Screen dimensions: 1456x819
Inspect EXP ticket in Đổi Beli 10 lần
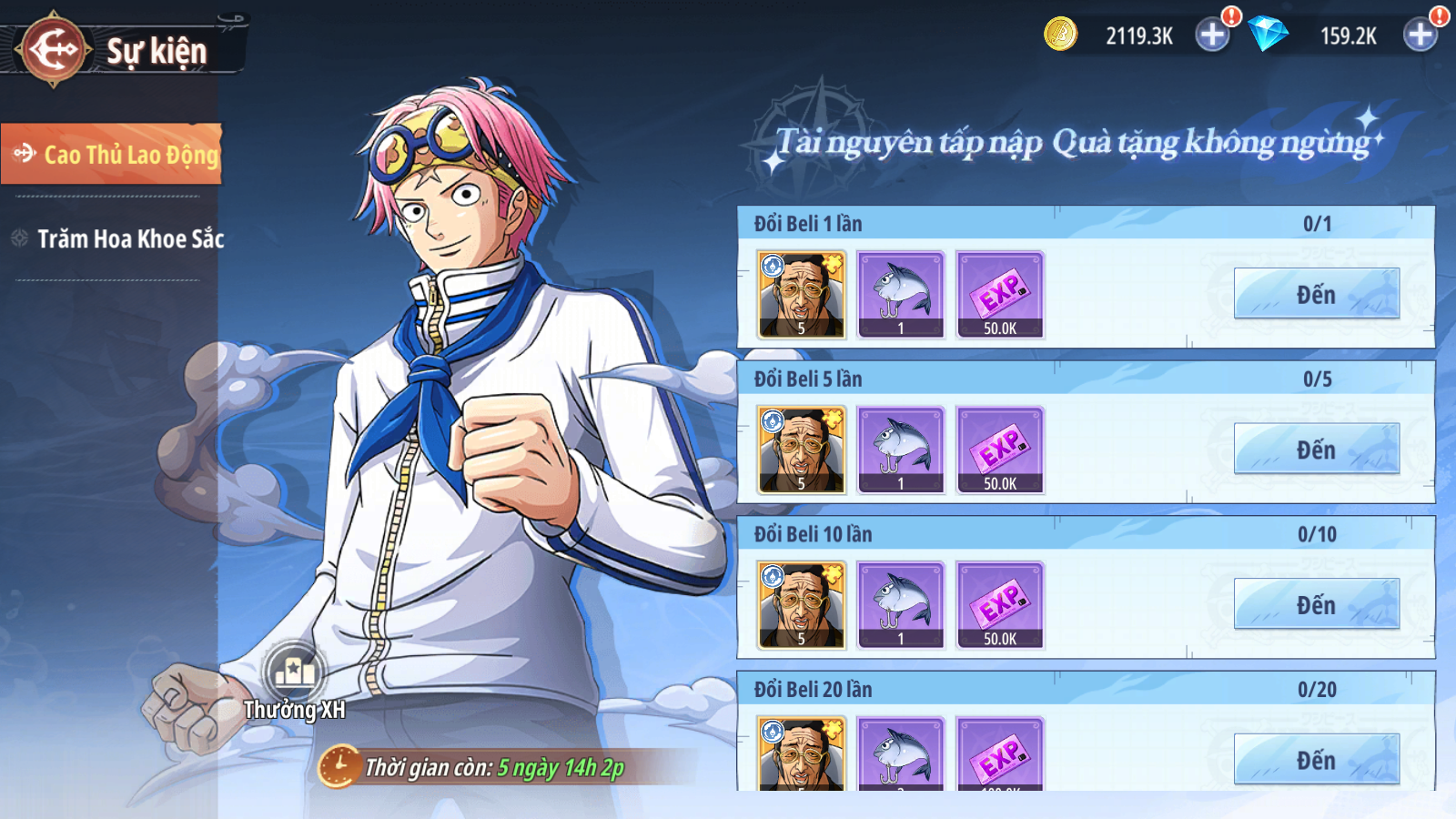point(1000,605)
